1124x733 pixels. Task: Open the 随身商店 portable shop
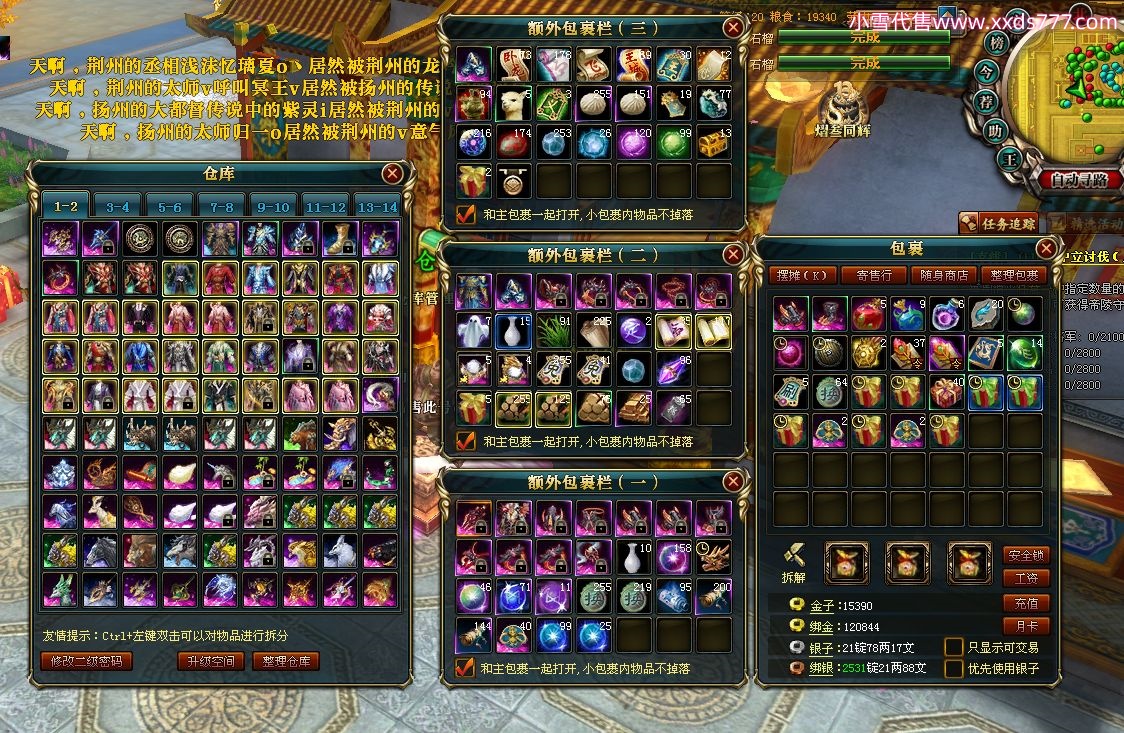[943, 275]
